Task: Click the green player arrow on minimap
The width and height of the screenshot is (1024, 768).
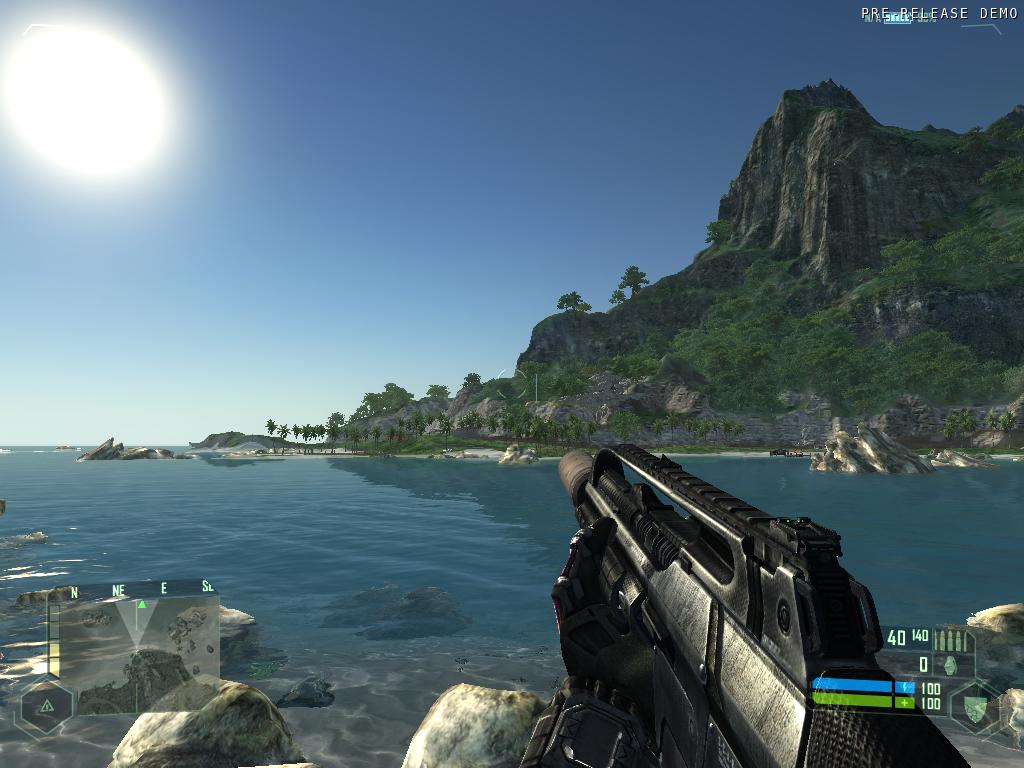Action: (x=141, y=604)
